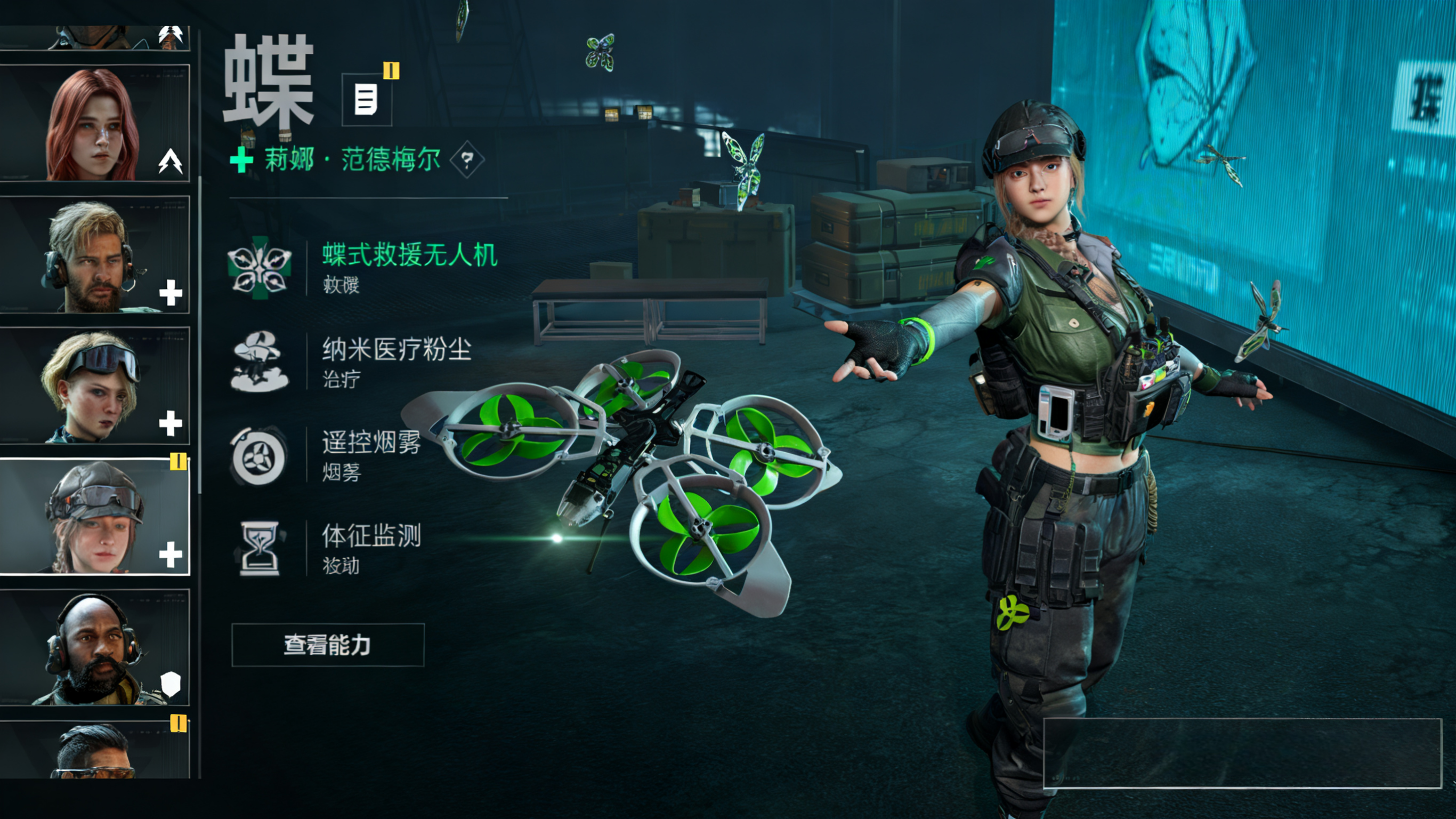
Task: Click the question mark diamond info icon
Action: pos(467,160)
